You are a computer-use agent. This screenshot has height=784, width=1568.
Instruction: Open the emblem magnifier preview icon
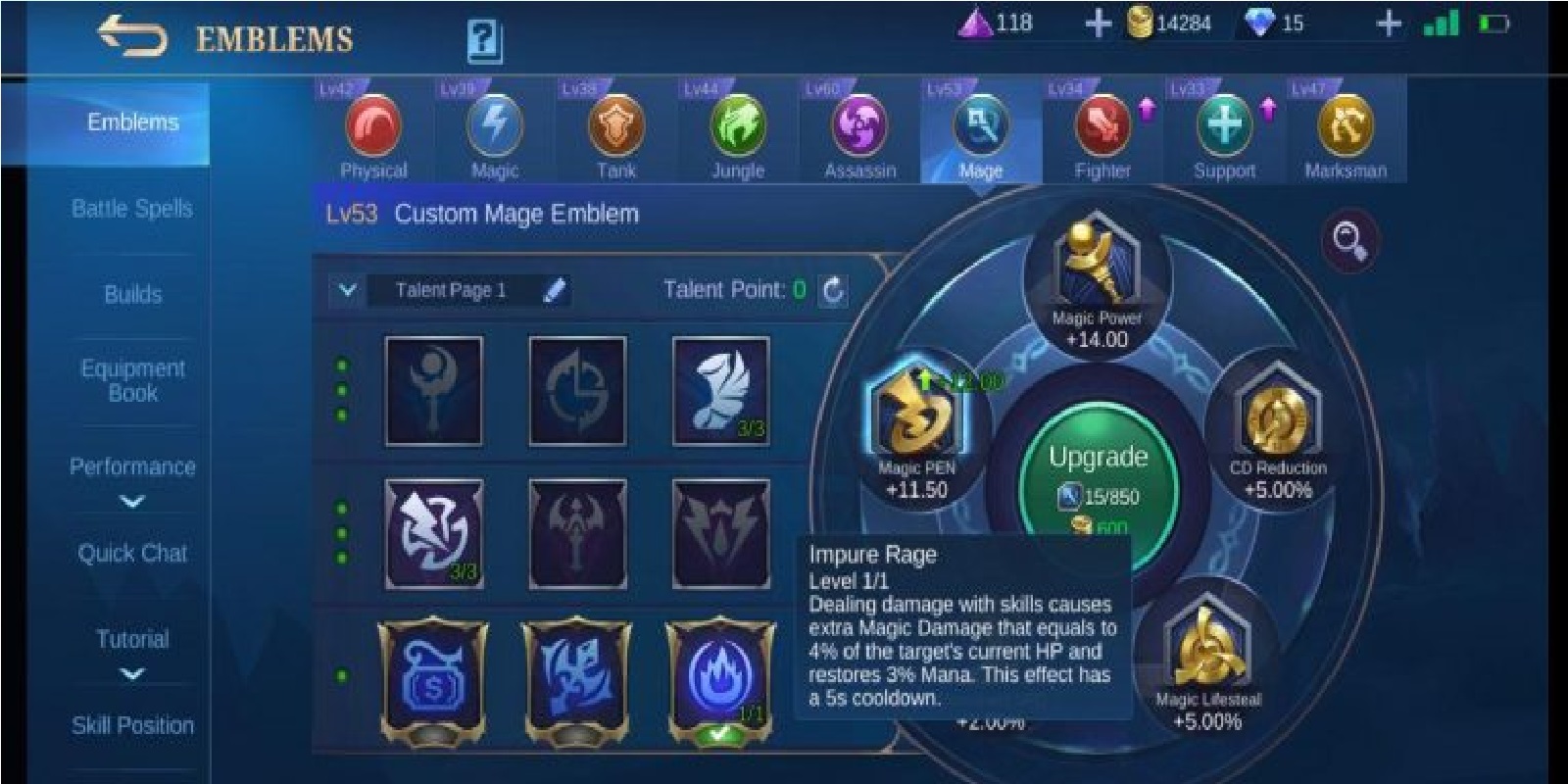click(x=1350, y=238)
